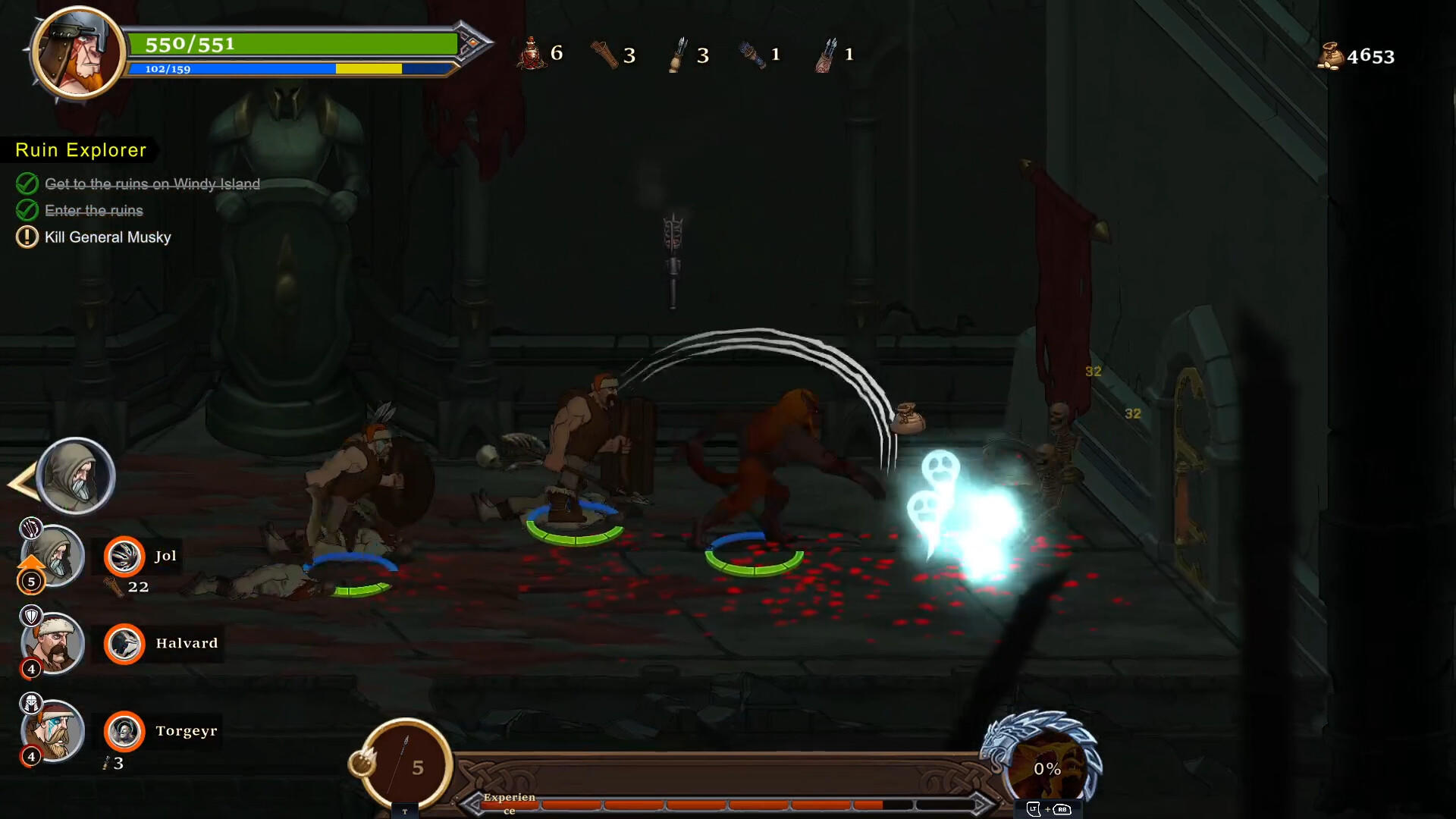Screen dimensions: 1456x819
Task: Click the checkmark beside Enter the ruins
Action: 27,210
